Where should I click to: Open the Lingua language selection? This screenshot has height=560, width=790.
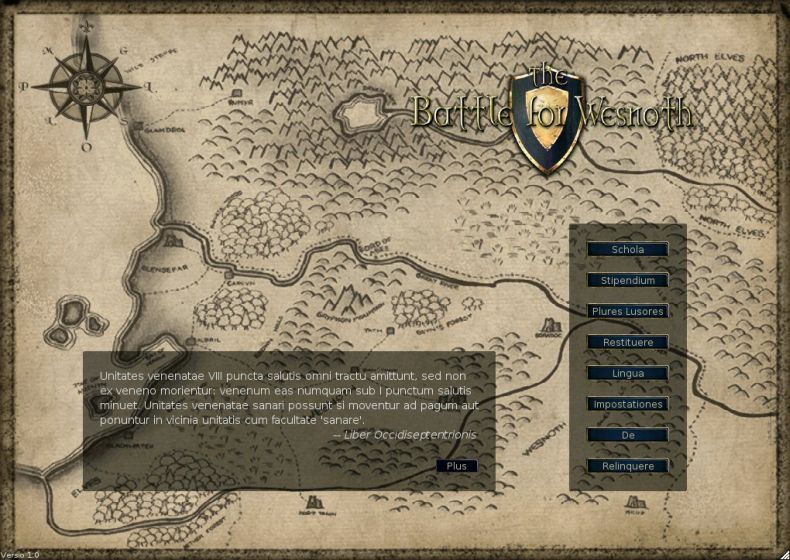point(627,373)
